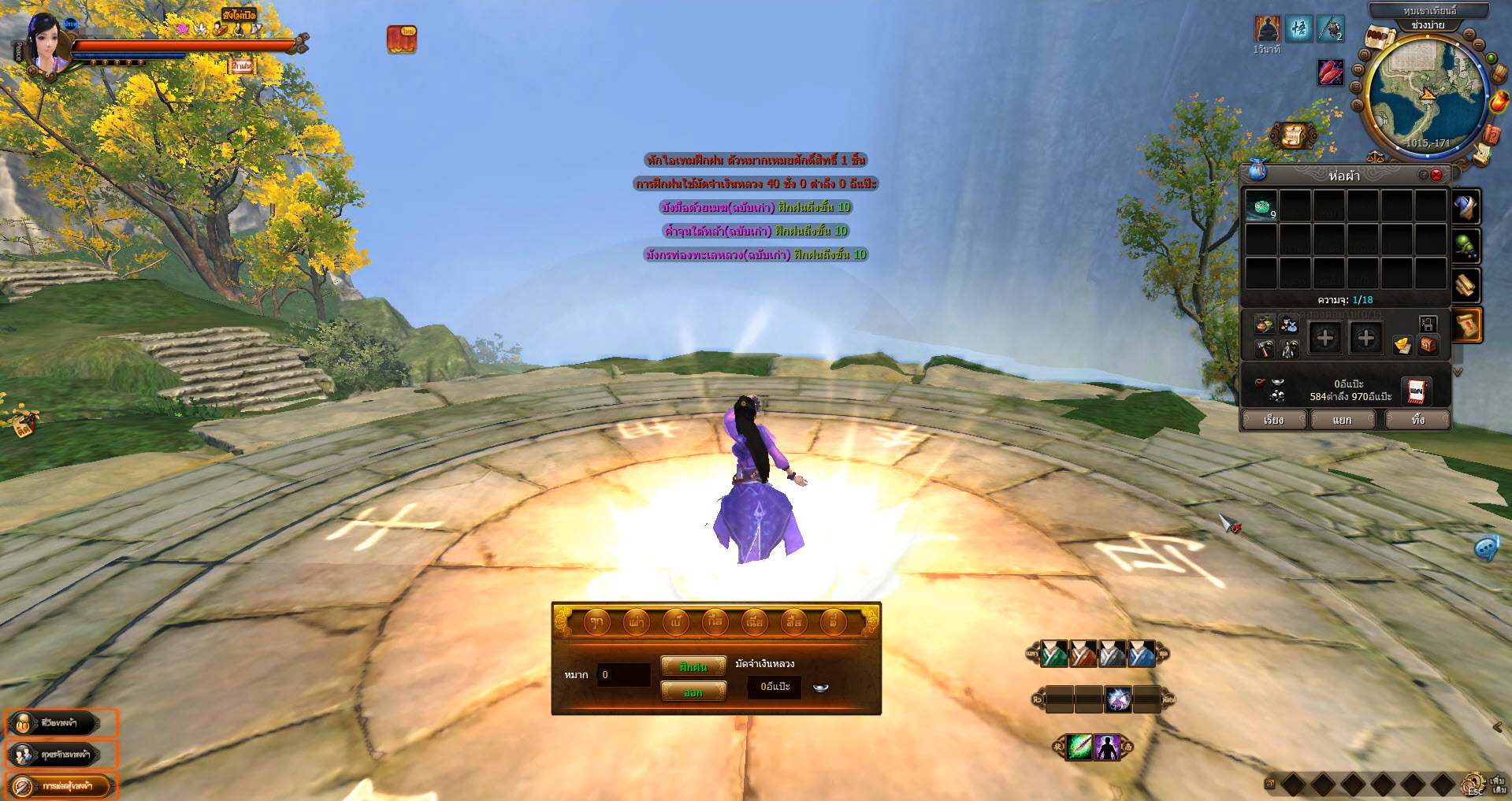The image size is (1512, 801).
Task: Open the treasure chest storage icon
Action: (1428, 345)
